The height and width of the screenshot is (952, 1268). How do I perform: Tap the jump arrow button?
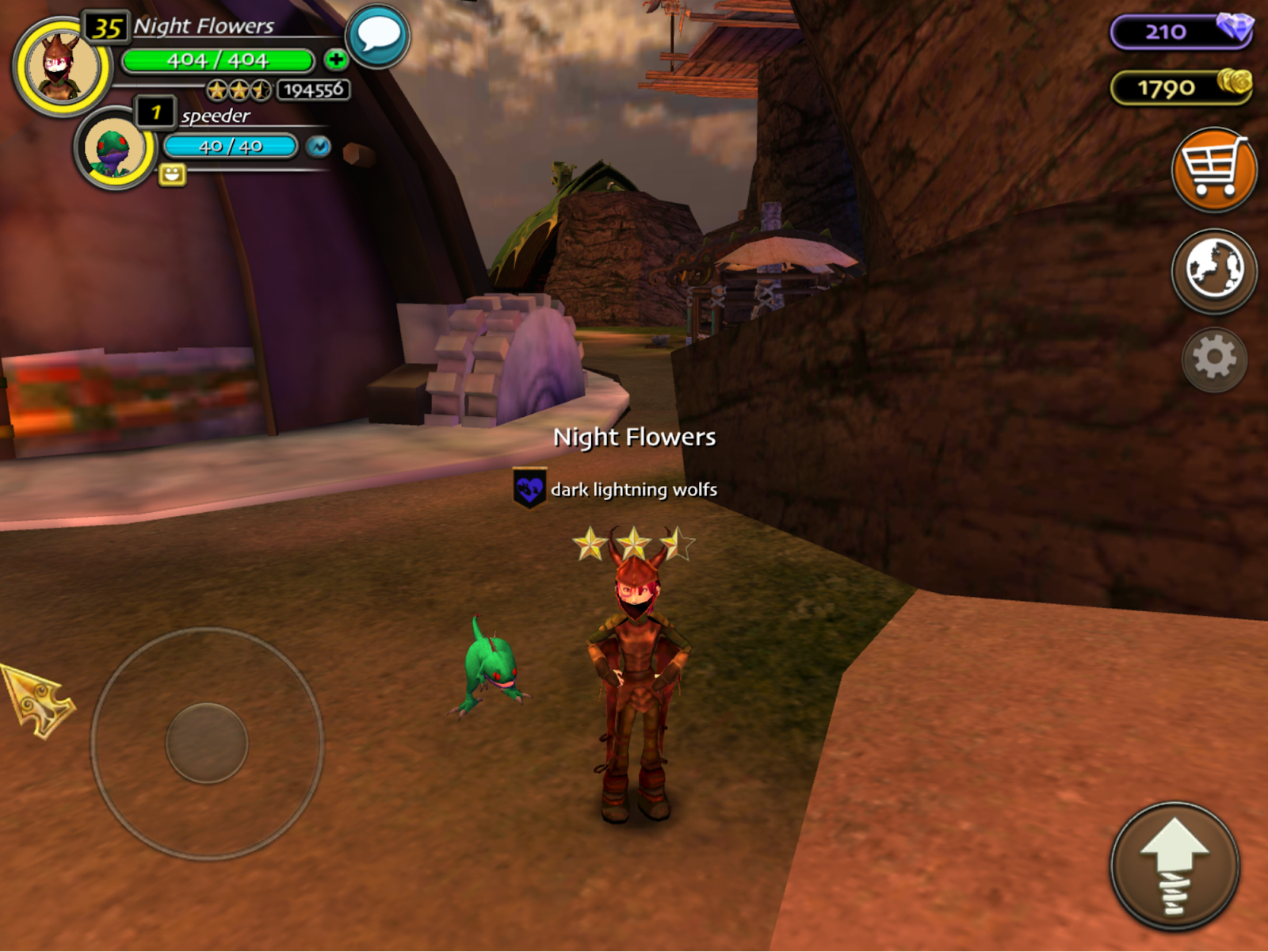click(x=1174, y=866)
